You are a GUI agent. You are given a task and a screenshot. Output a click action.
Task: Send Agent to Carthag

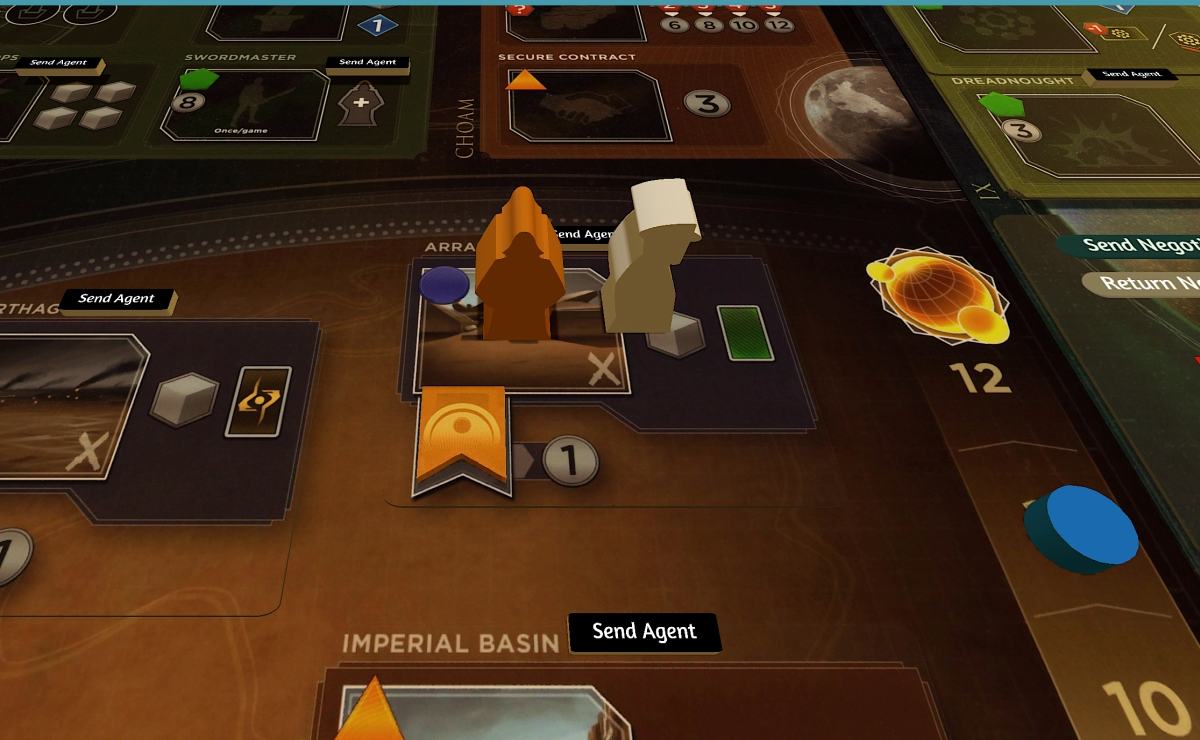point(116,299)
